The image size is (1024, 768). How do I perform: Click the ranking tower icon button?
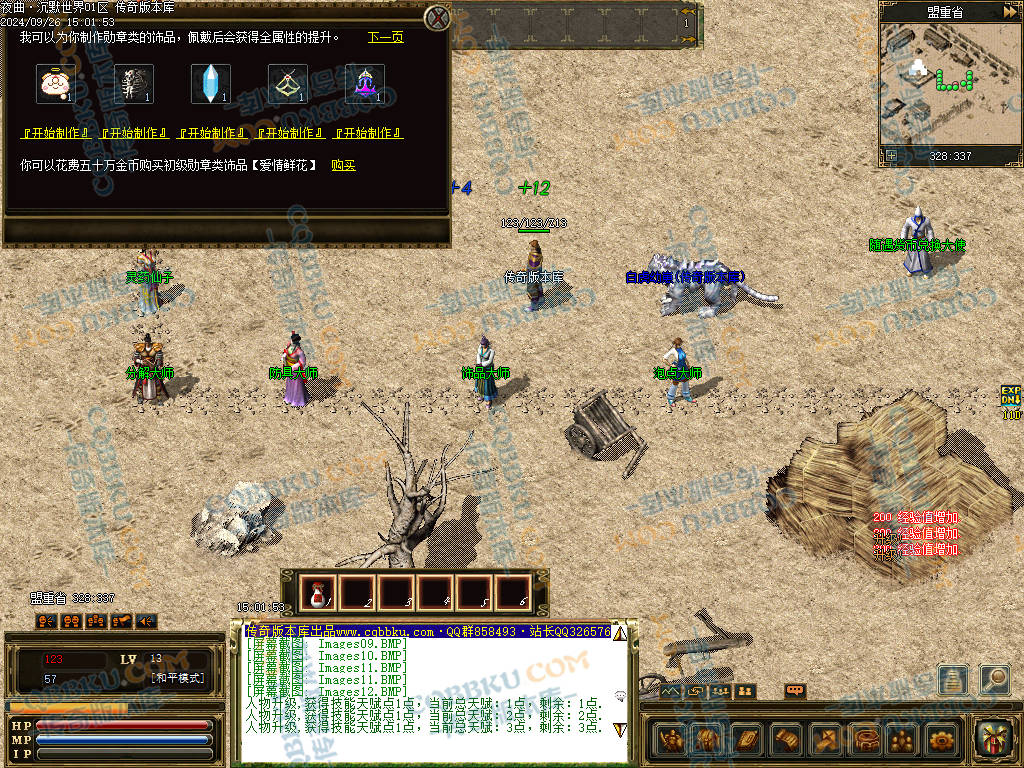click(x=953, y=679)
